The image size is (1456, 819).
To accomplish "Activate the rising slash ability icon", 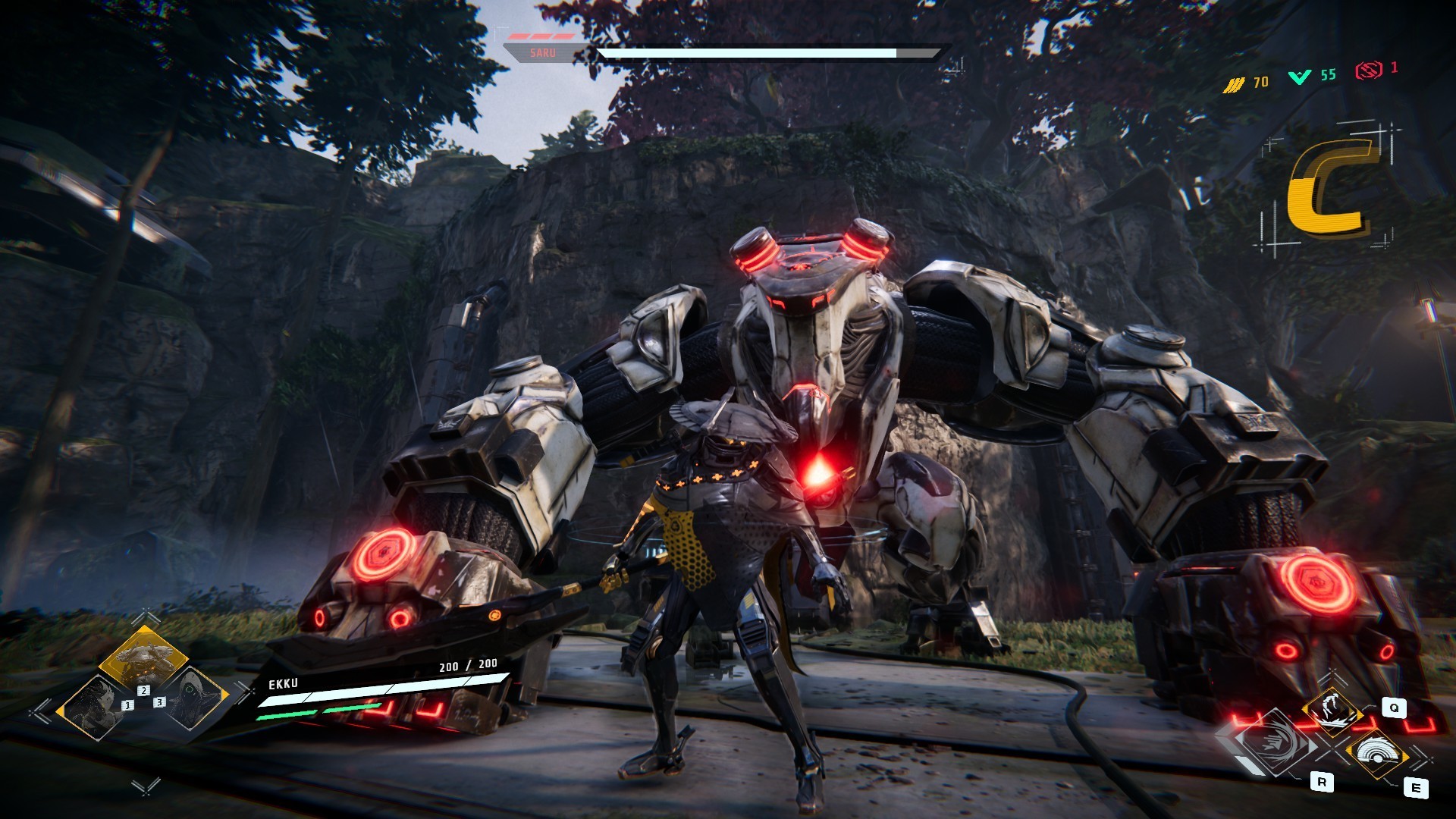I will pos(1332,711).
